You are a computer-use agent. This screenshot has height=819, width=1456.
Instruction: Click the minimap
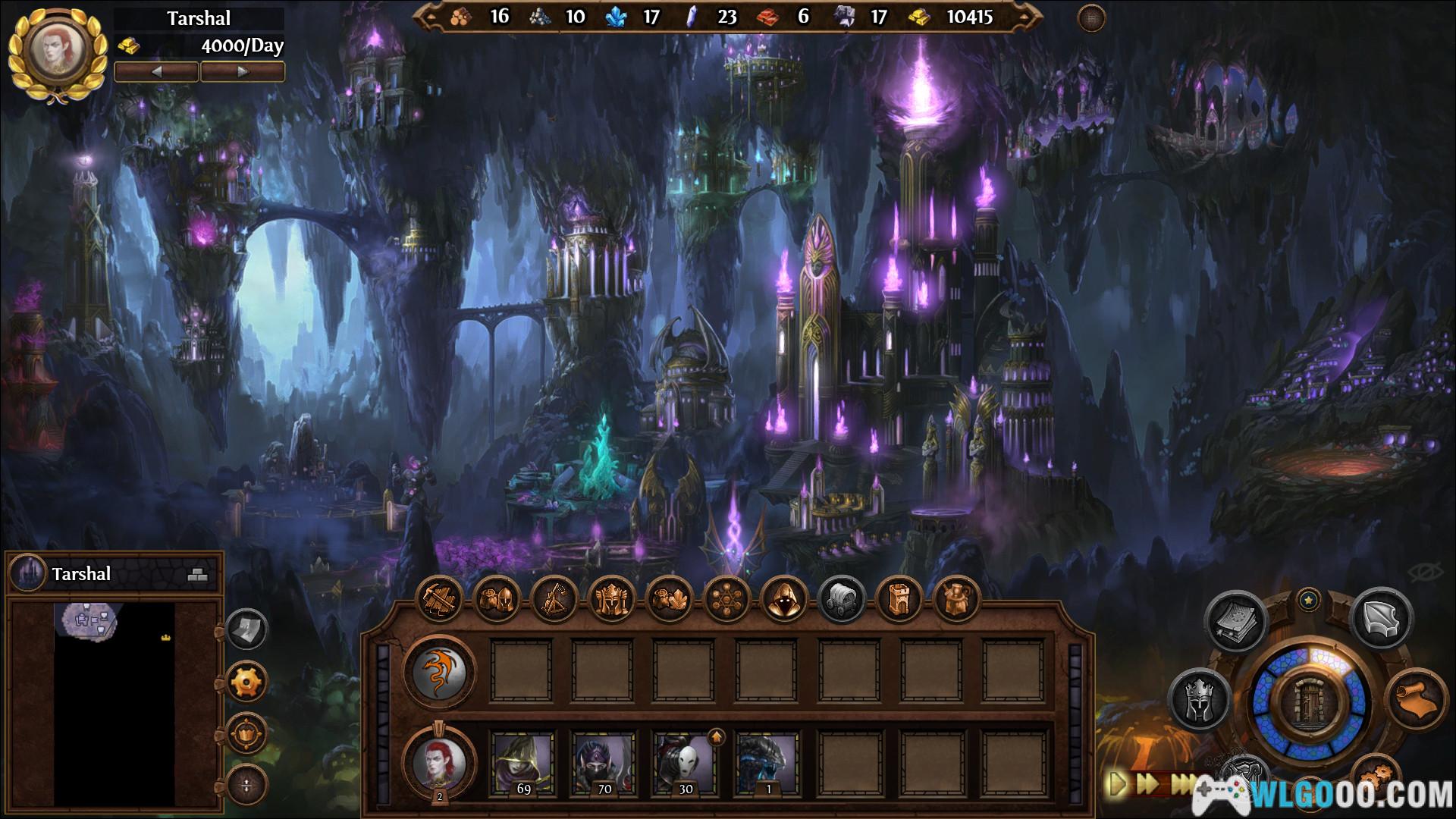114,701
